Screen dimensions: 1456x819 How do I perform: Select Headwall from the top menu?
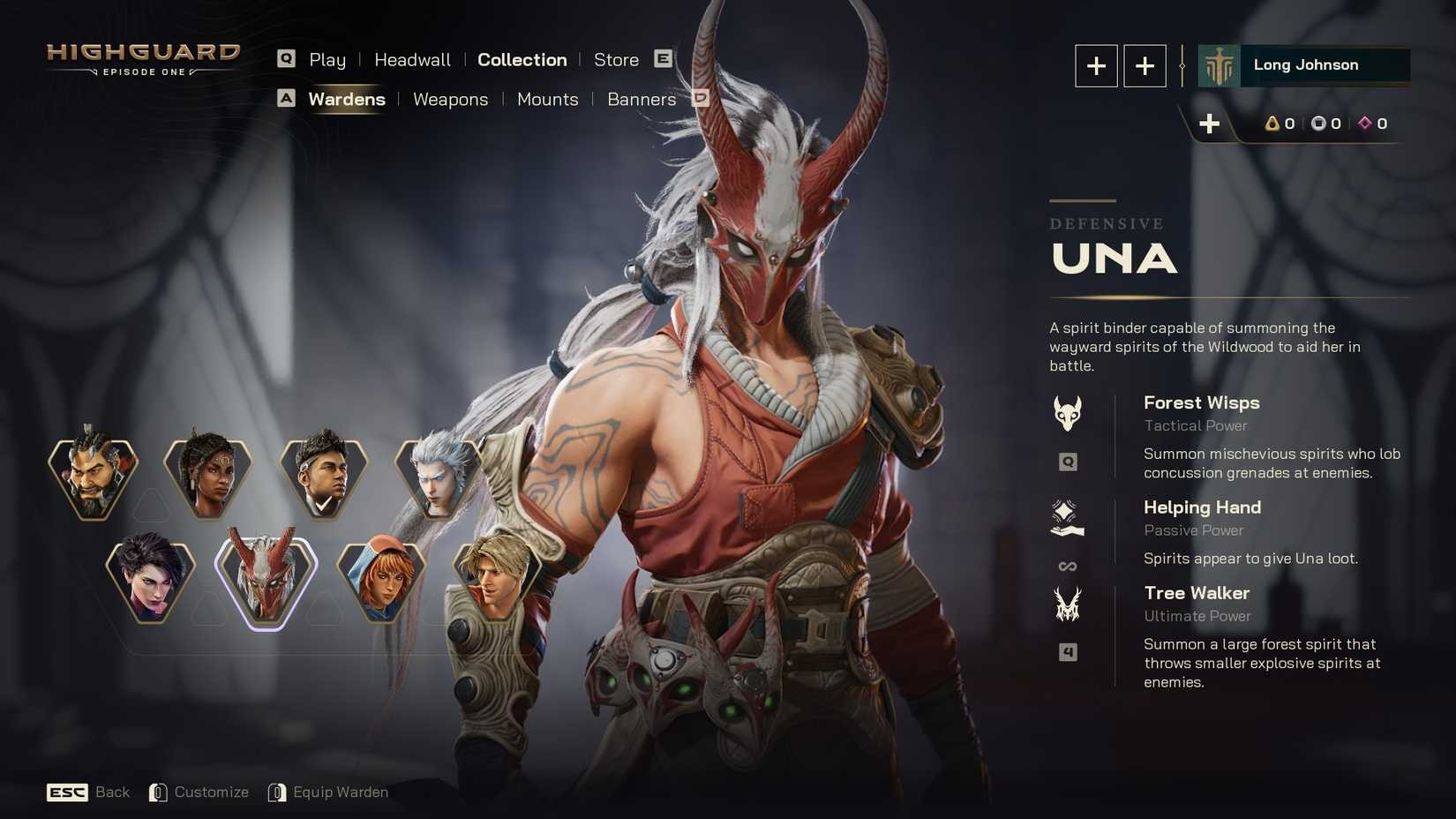click(411, 59)
